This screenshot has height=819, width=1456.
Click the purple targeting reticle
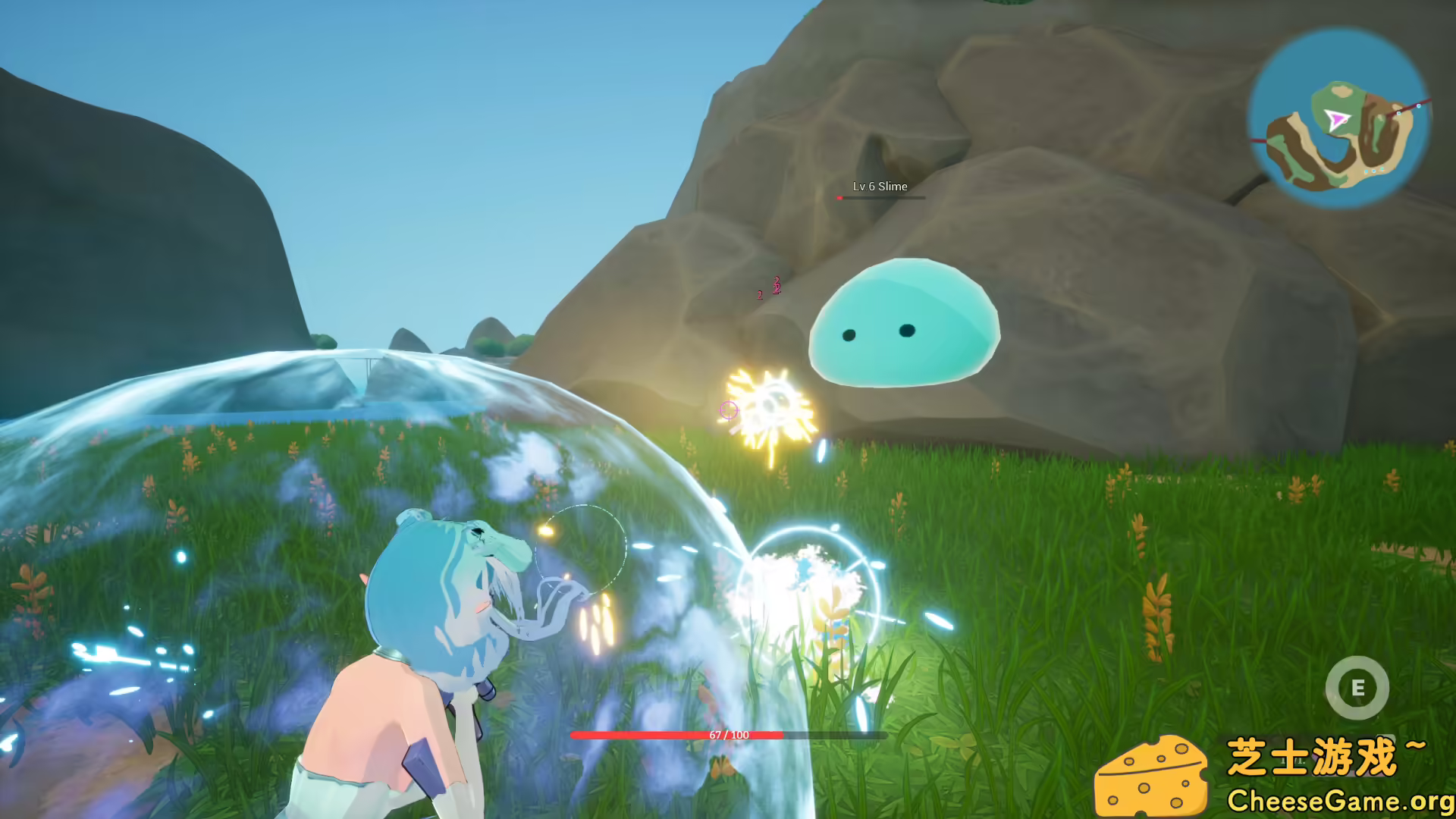pos(727,410)
